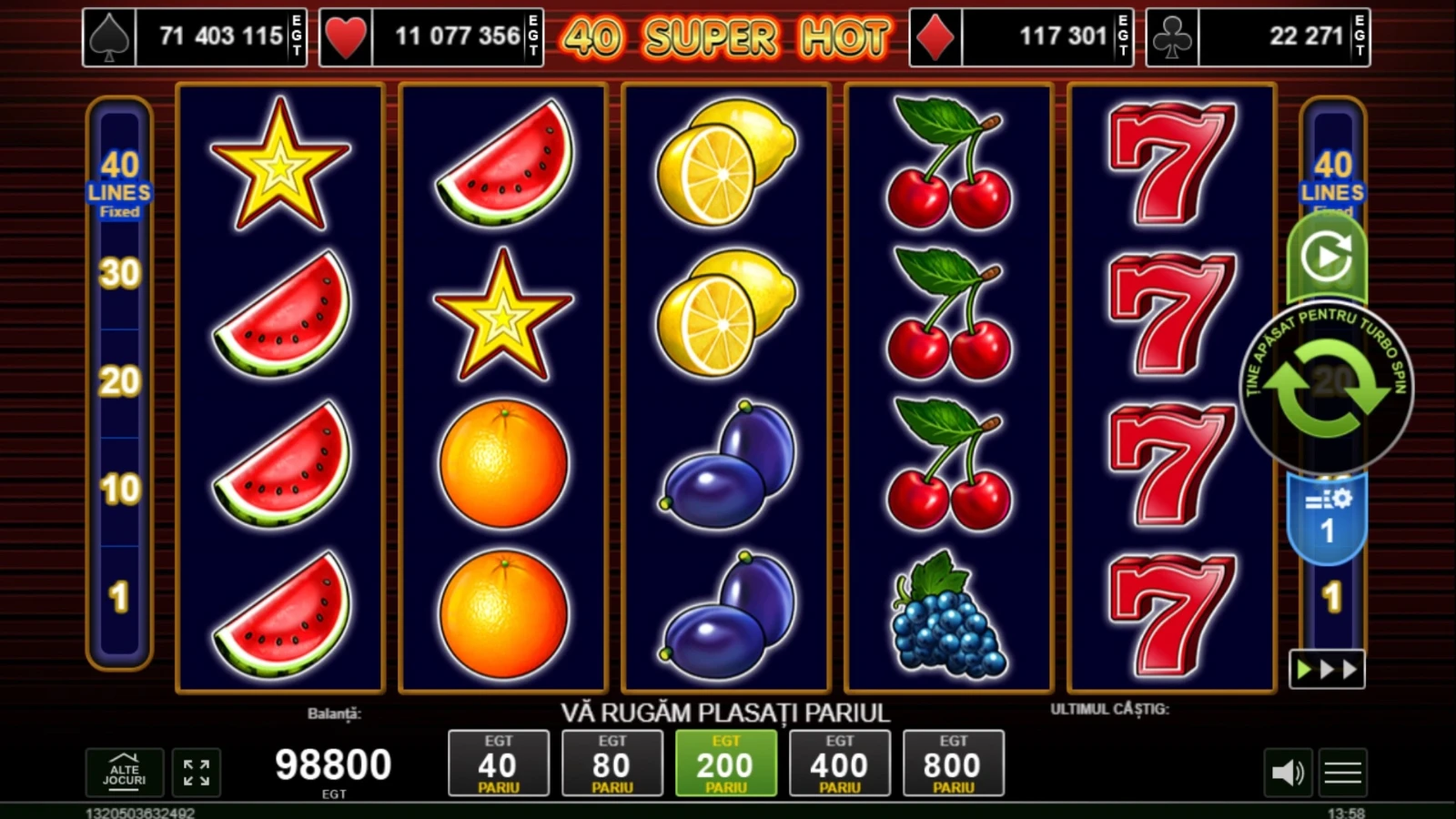Toggle fullscreen mode

click(196, 773)
